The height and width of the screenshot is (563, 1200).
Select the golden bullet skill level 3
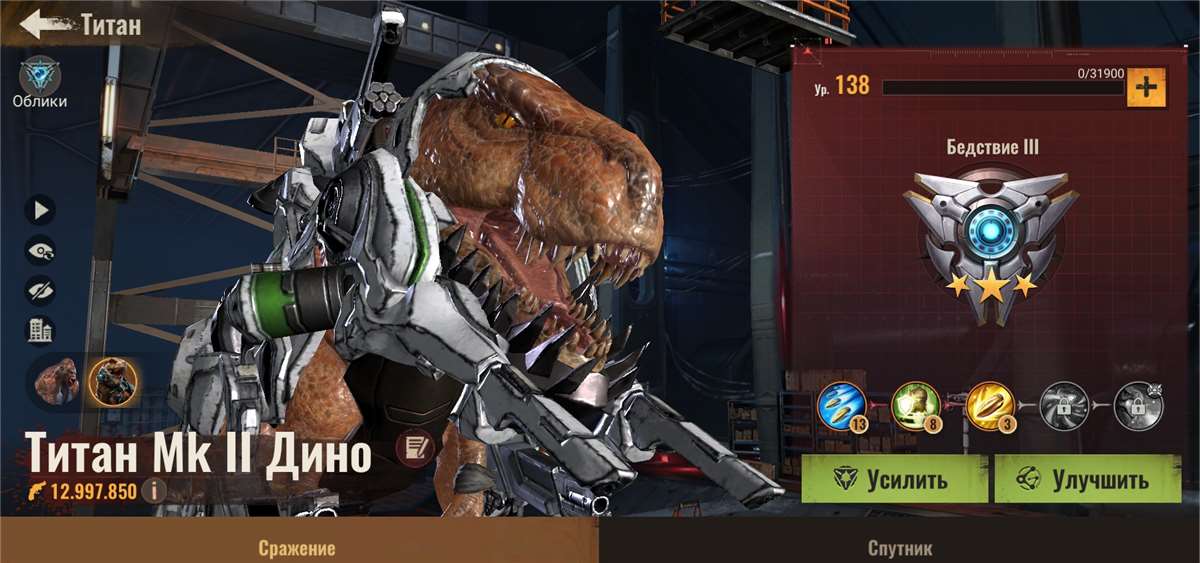[x=991, y=405]
